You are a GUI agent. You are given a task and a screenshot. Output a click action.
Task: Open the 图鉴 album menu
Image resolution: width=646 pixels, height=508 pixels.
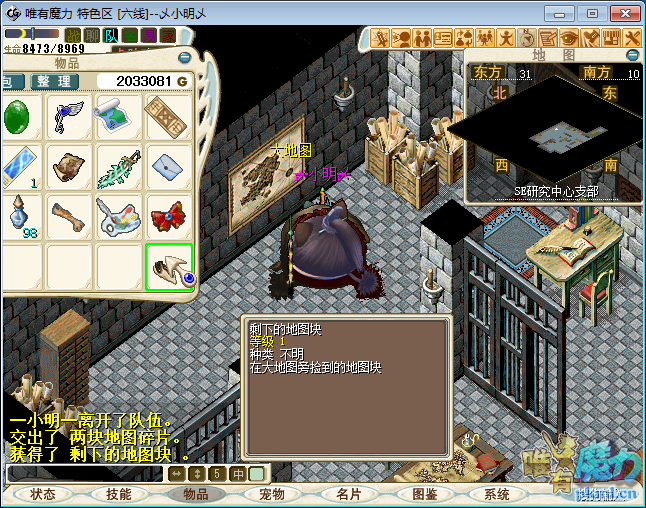(424, 494)
